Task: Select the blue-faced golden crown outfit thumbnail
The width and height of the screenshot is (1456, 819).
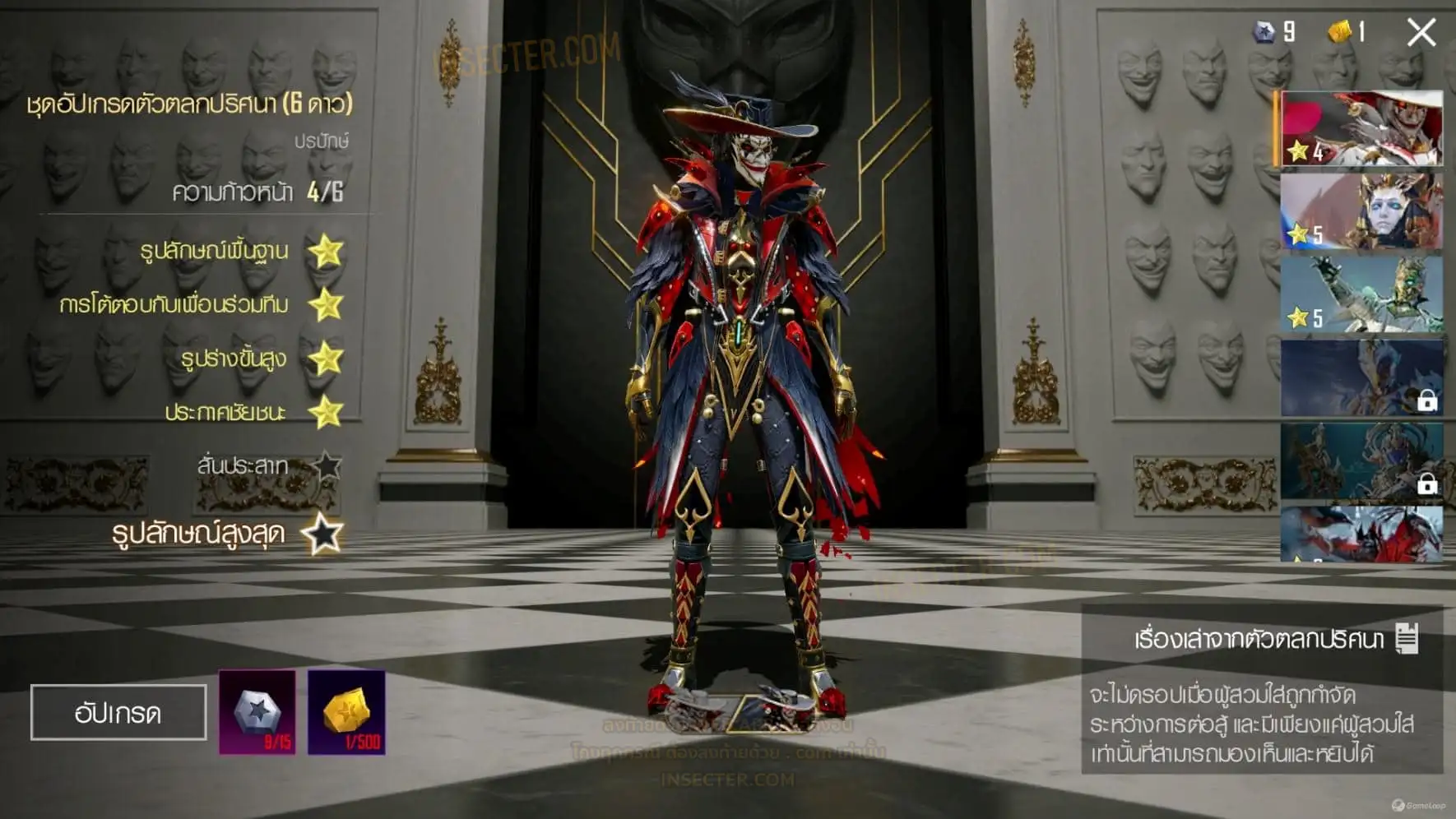Action: pos(1361,211)
